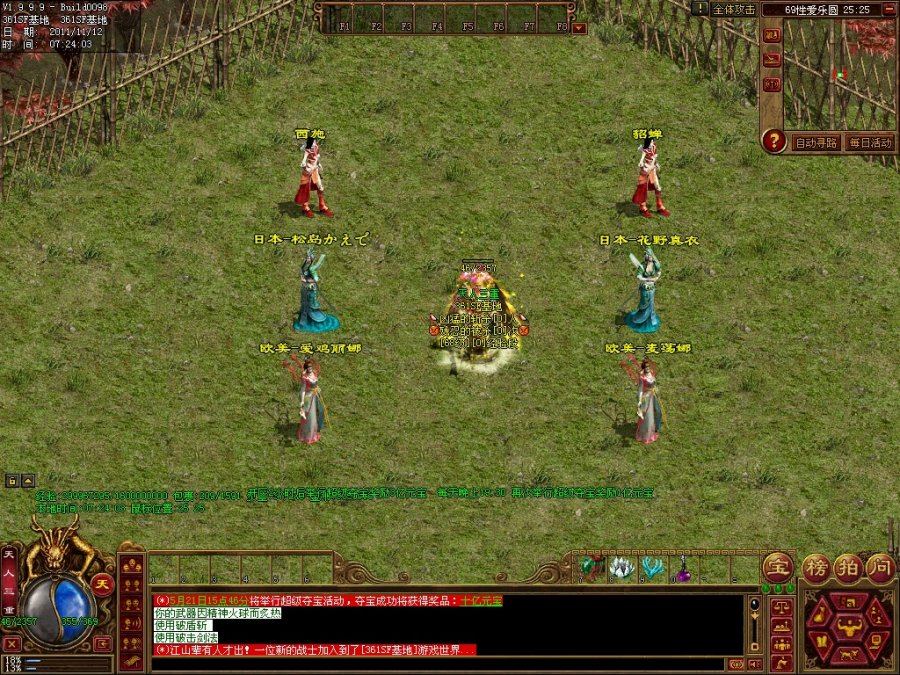Click the 问 question round button
900x675 pixels.
tap(880, 567)
